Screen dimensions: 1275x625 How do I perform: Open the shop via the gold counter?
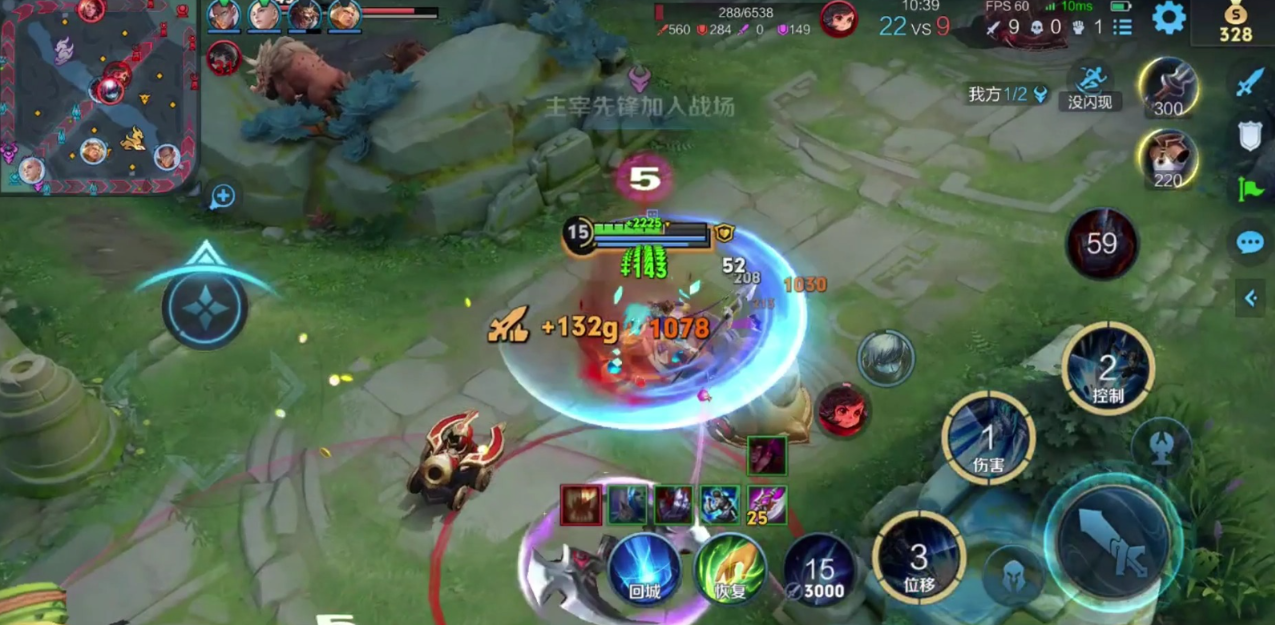[1235, 24]
